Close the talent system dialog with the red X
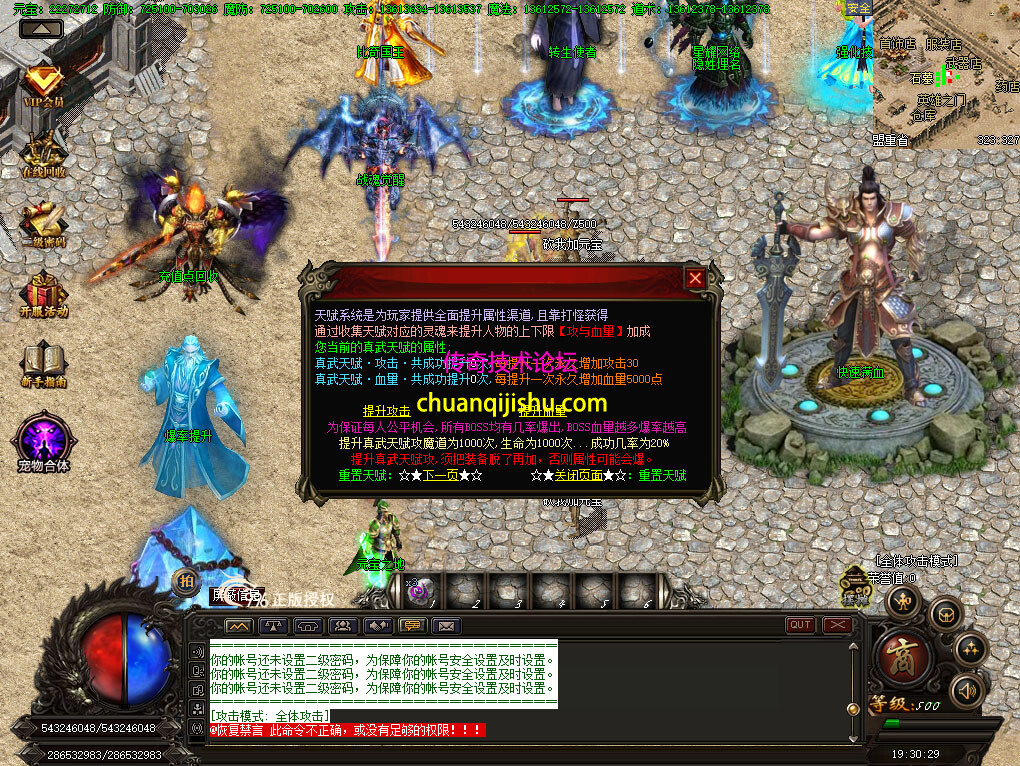Viewport: 1020px width, 766px height. tap(695, 279)
